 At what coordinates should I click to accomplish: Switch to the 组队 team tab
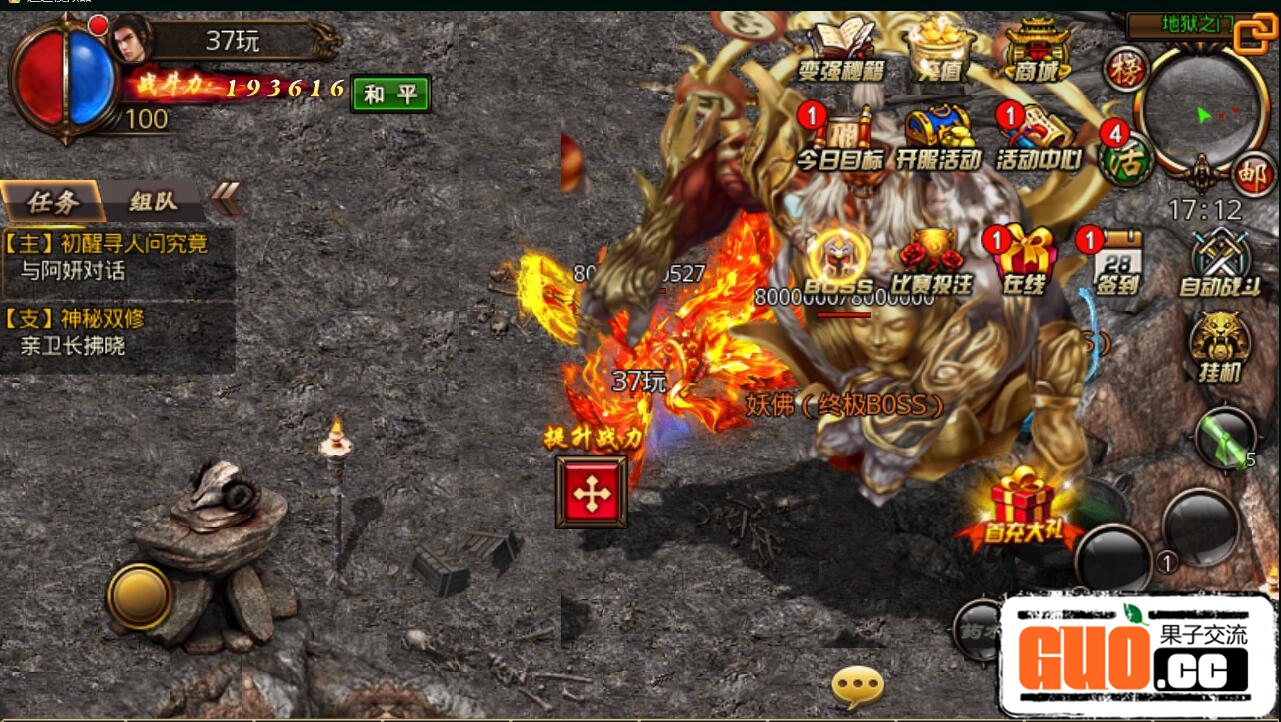[x=153, y=201]
